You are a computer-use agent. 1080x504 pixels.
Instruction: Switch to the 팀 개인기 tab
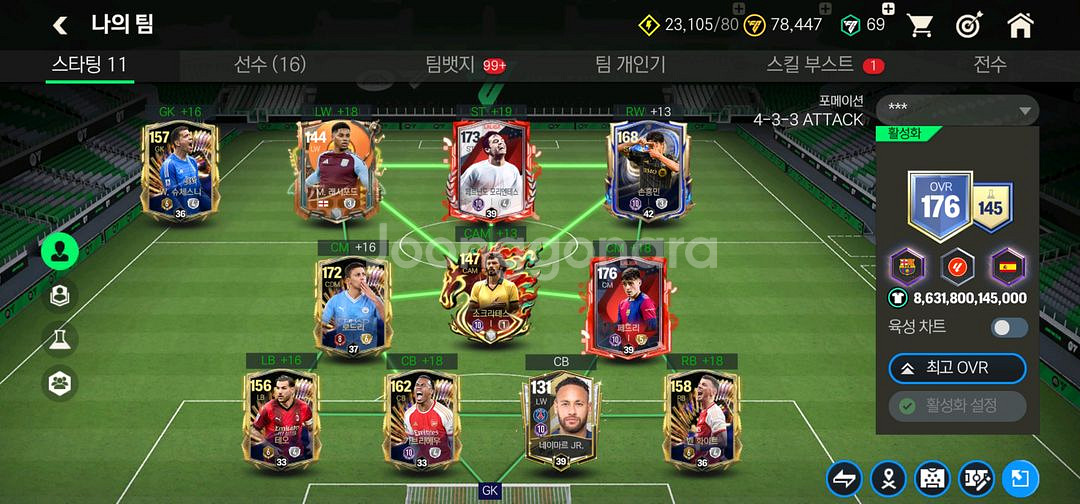[629, 65]
